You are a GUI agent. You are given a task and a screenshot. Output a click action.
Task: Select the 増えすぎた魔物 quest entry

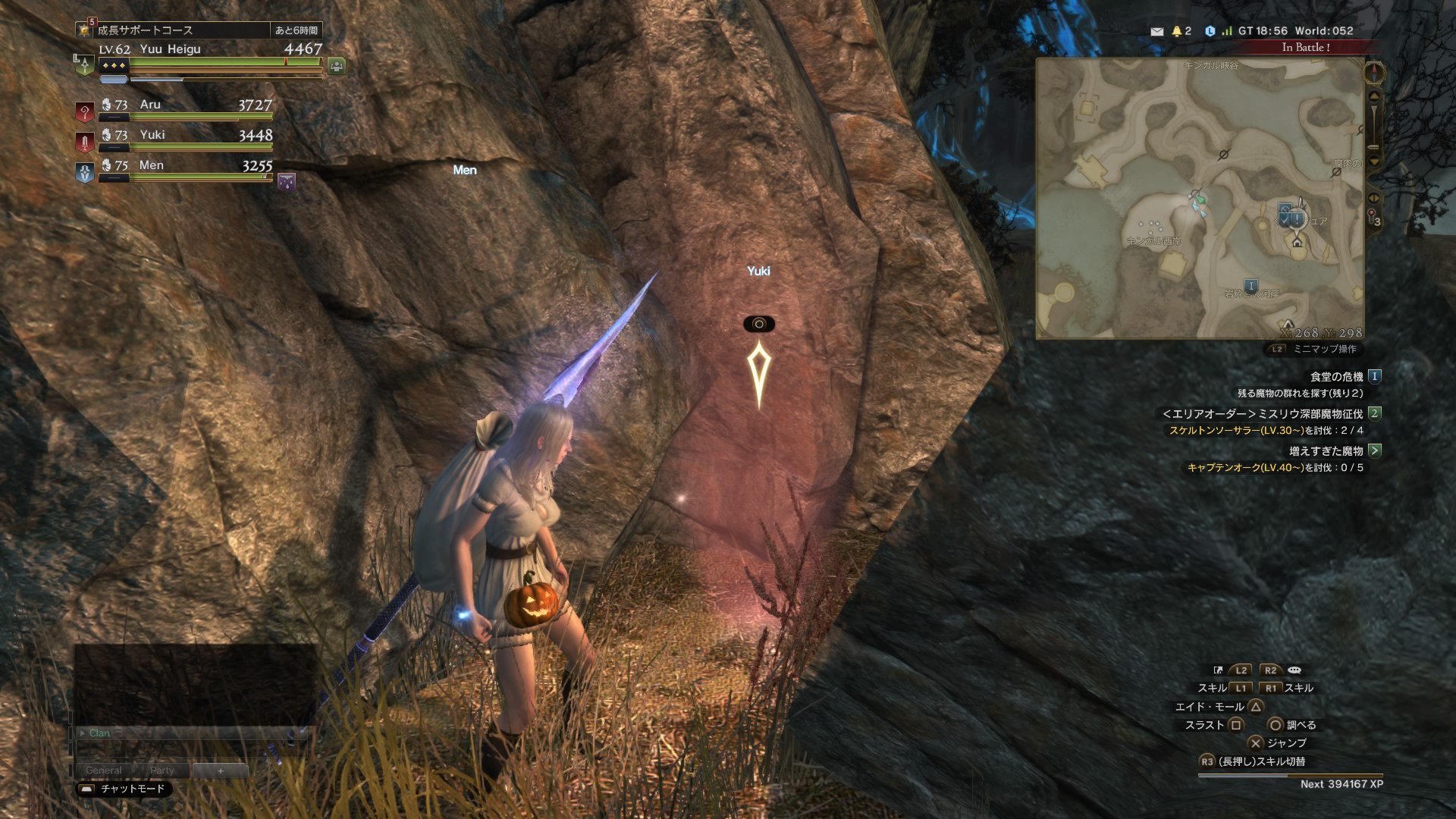point(1326,450)
